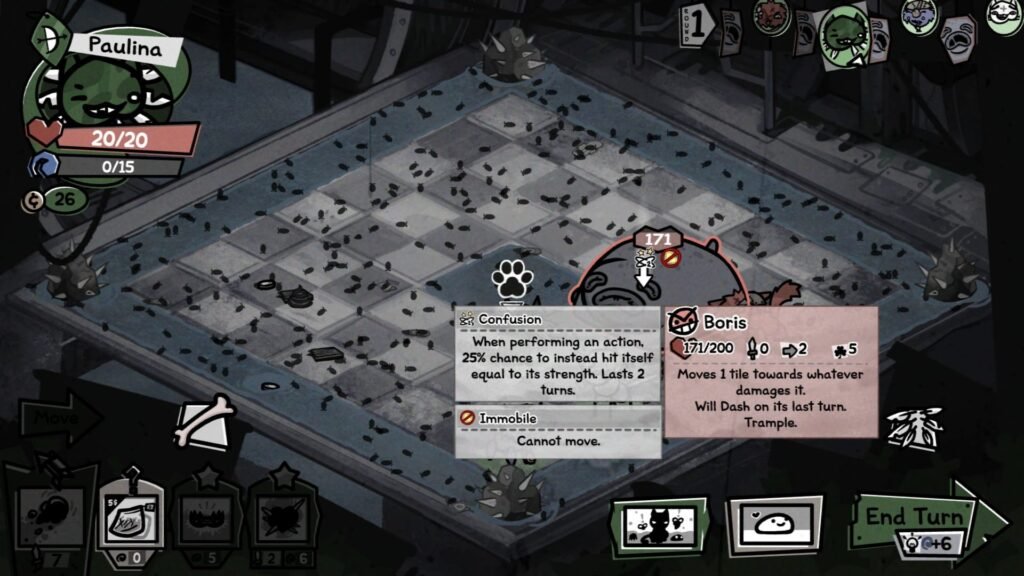
Task: Select the white cat turn-order portrait
Action: tap(1003, 13)
